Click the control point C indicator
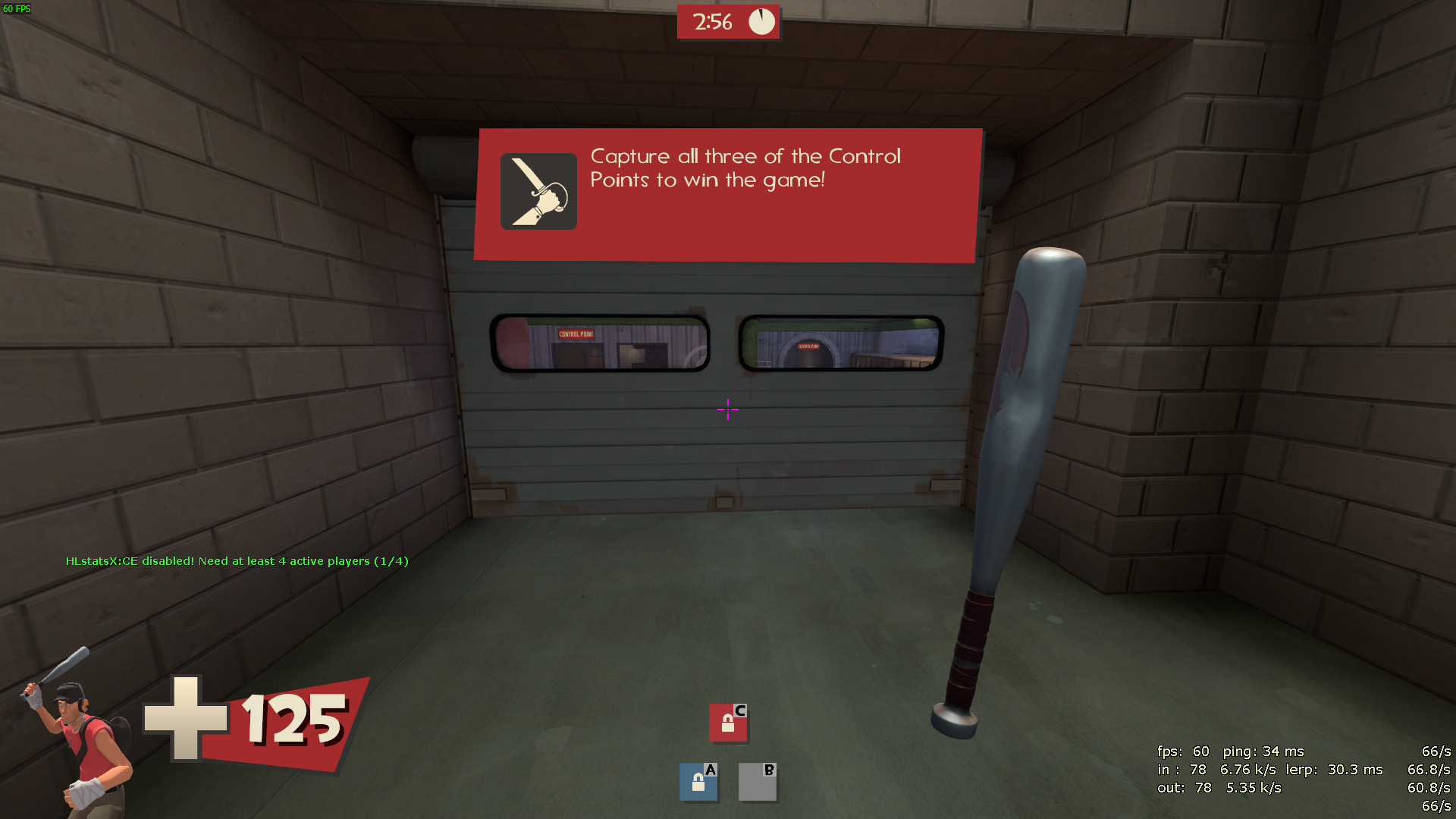The image size is (1456, 819). [x=729, y=723]
